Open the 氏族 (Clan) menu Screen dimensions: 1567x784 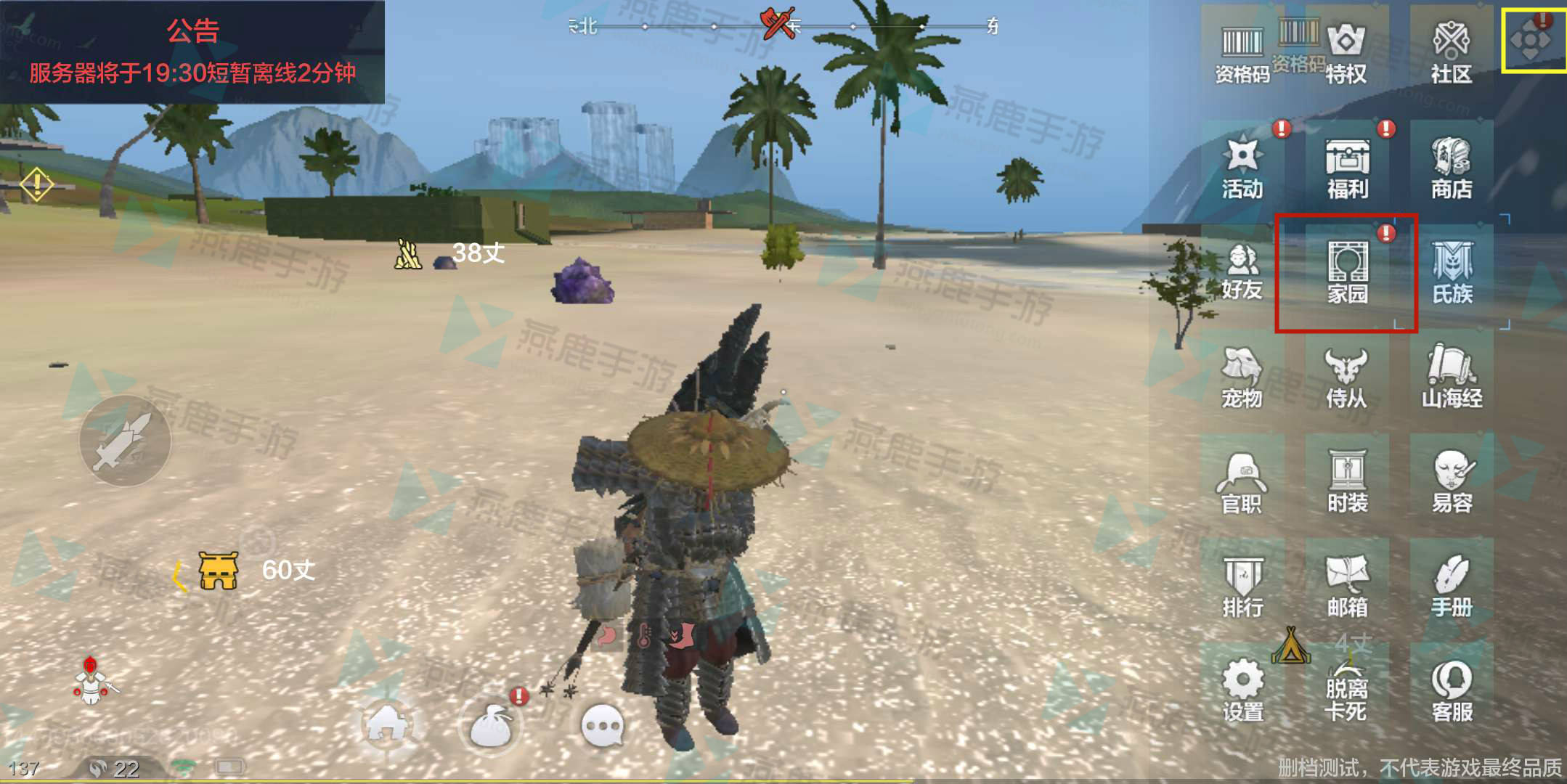pos(1452,272)
